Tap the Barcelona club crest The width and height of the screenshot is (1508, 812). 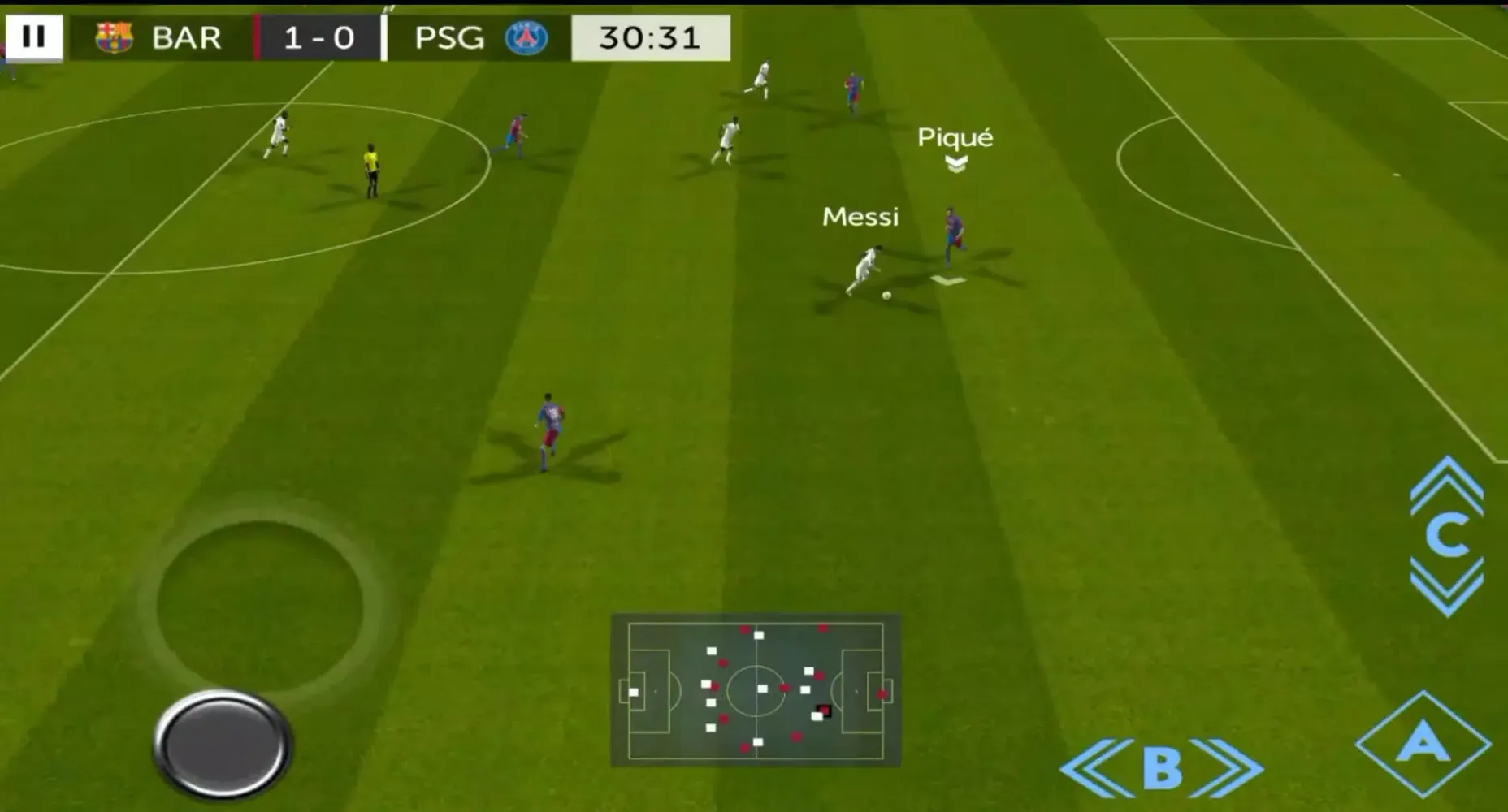click(x=115, y=36)
